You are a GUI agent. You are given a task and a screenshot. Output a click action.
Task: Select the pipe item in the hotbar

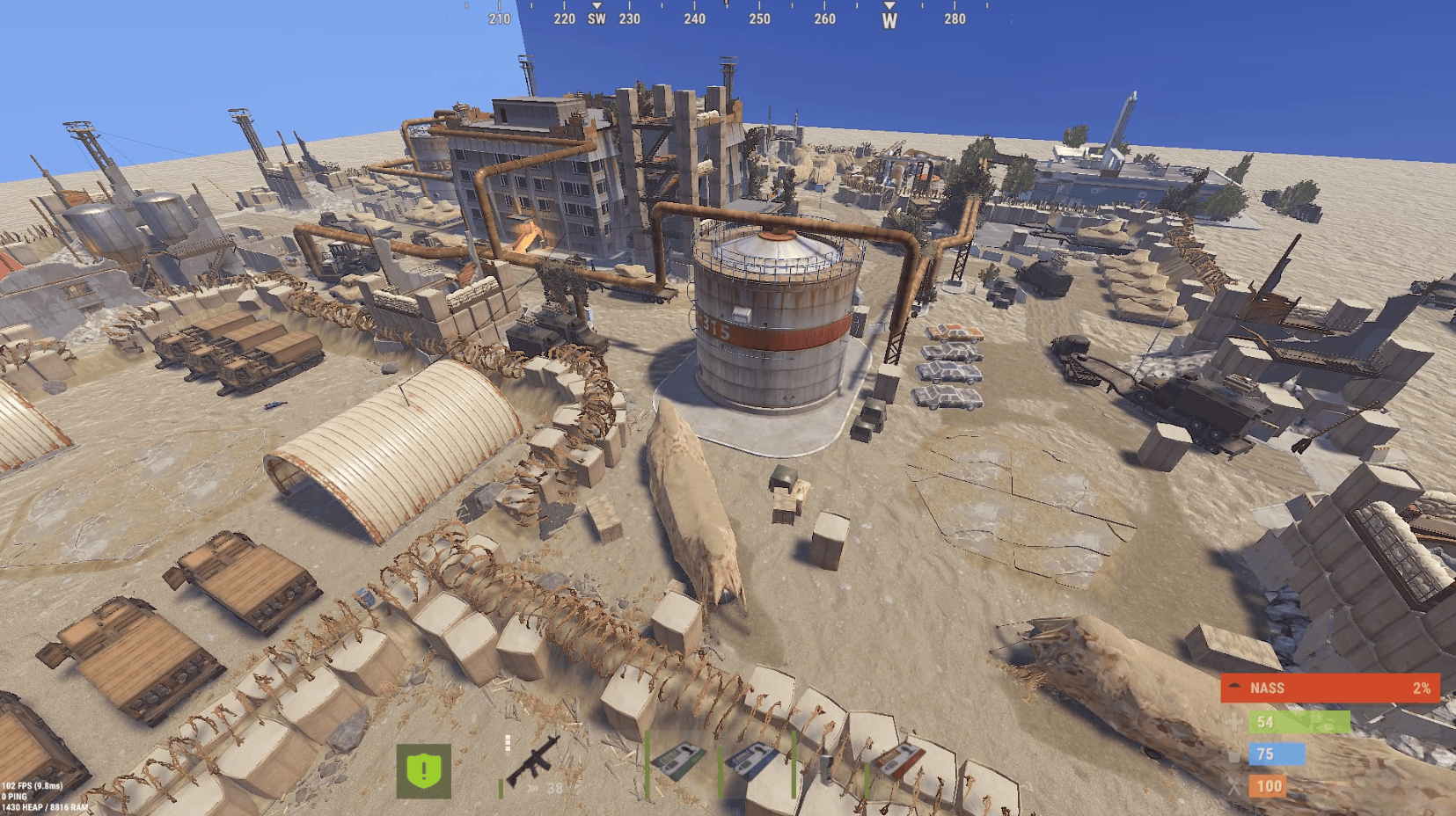click(x=827, y=765)
